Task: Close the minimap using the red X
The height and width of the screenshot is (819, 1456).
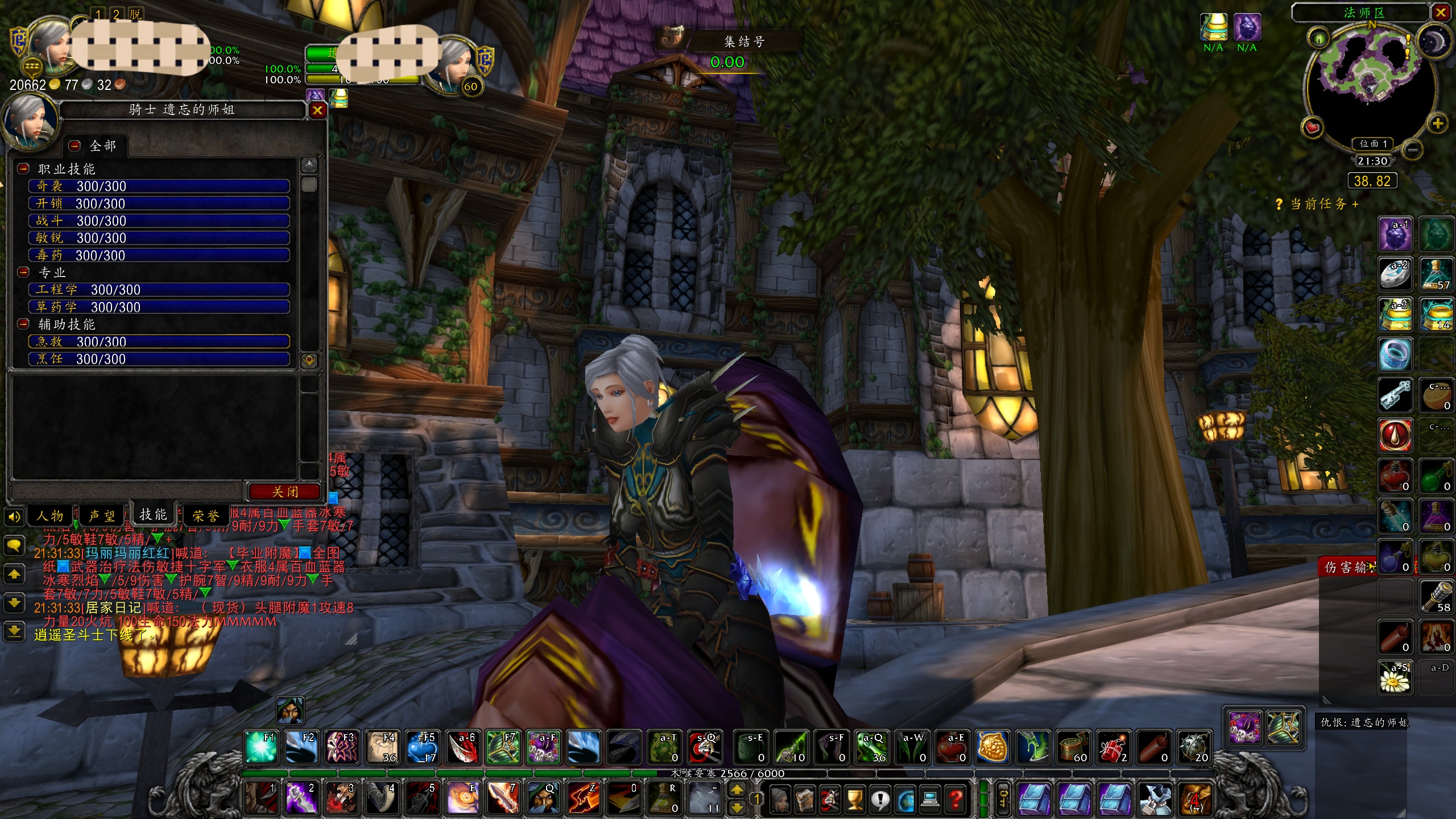Action: click(x=1441, y=13)
